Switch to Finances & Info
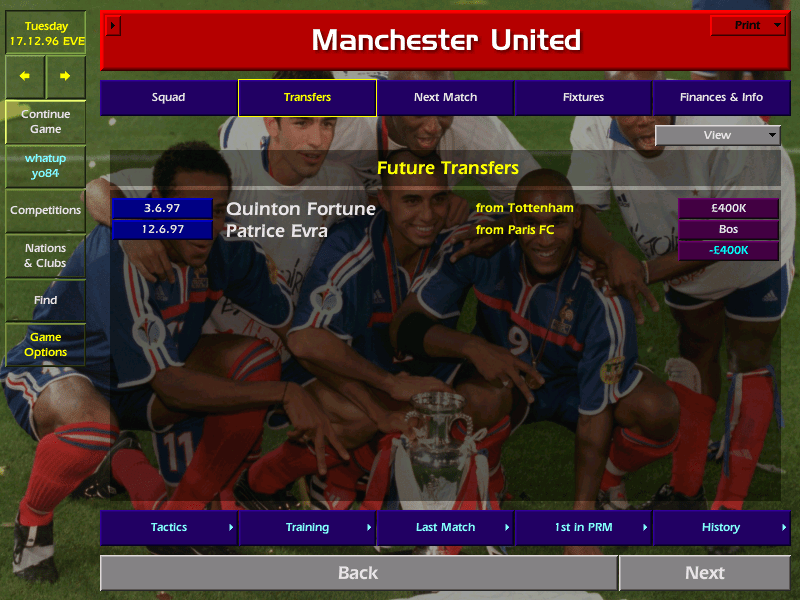This screenshot has height=600, width=800. point(721,98)
